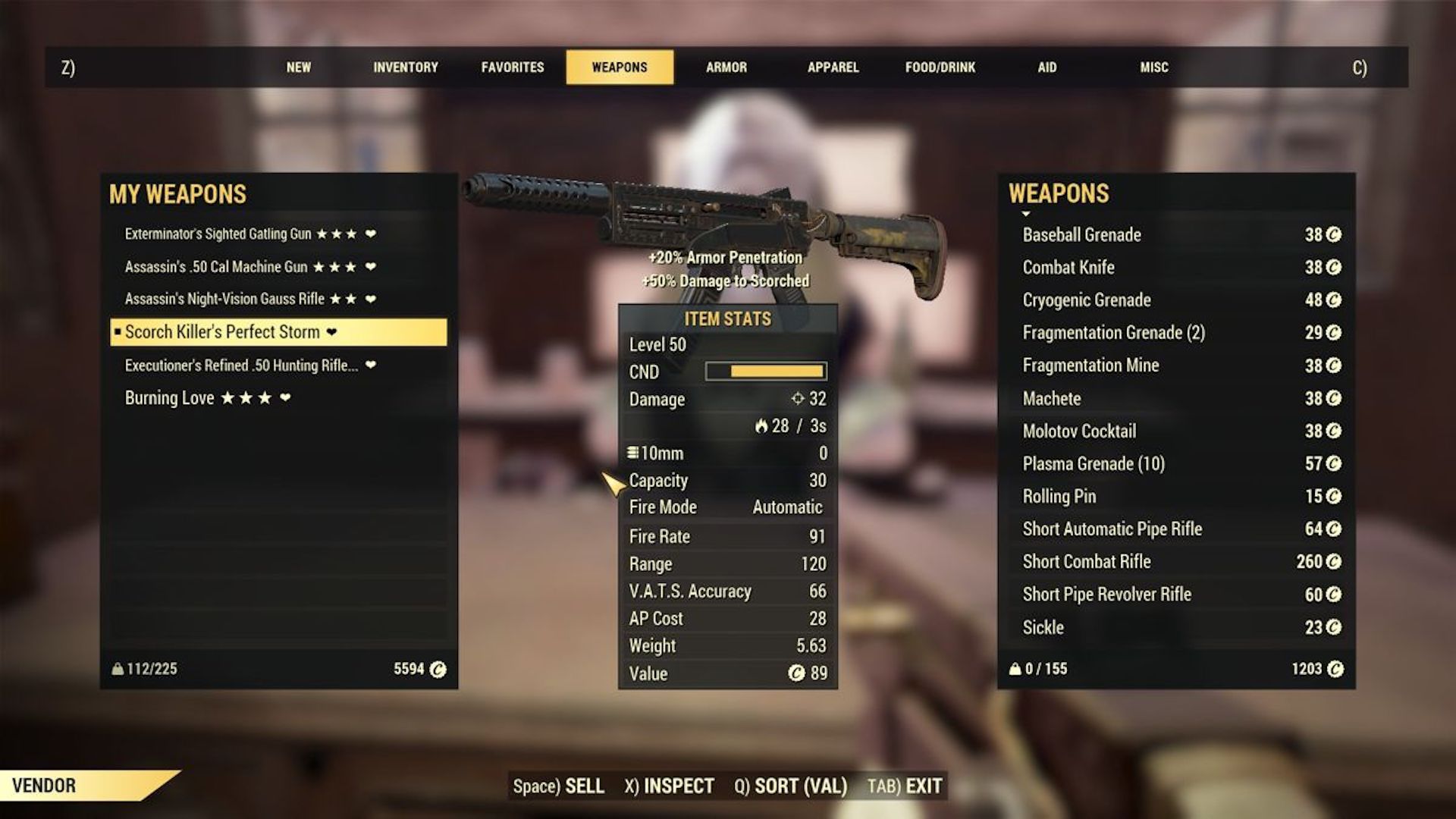This screenshot has width=1456, height=819.
Task: Toggle the favorite heart on Scorch Killer's Perfect Storm
Action: pyautogui.click(x=331, y=332)
